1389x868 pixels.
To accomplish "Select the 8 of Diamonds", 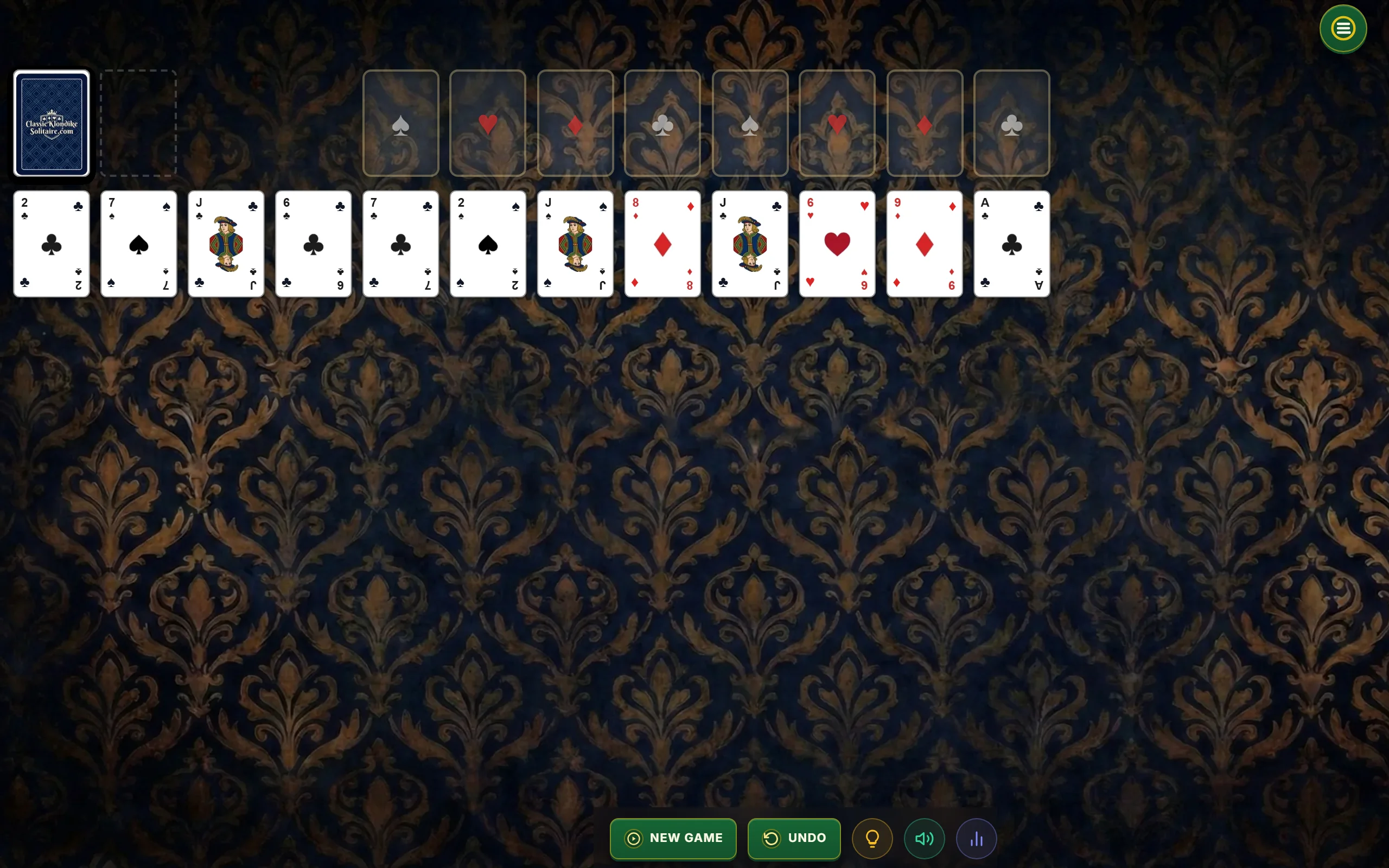I will [662, 244].
